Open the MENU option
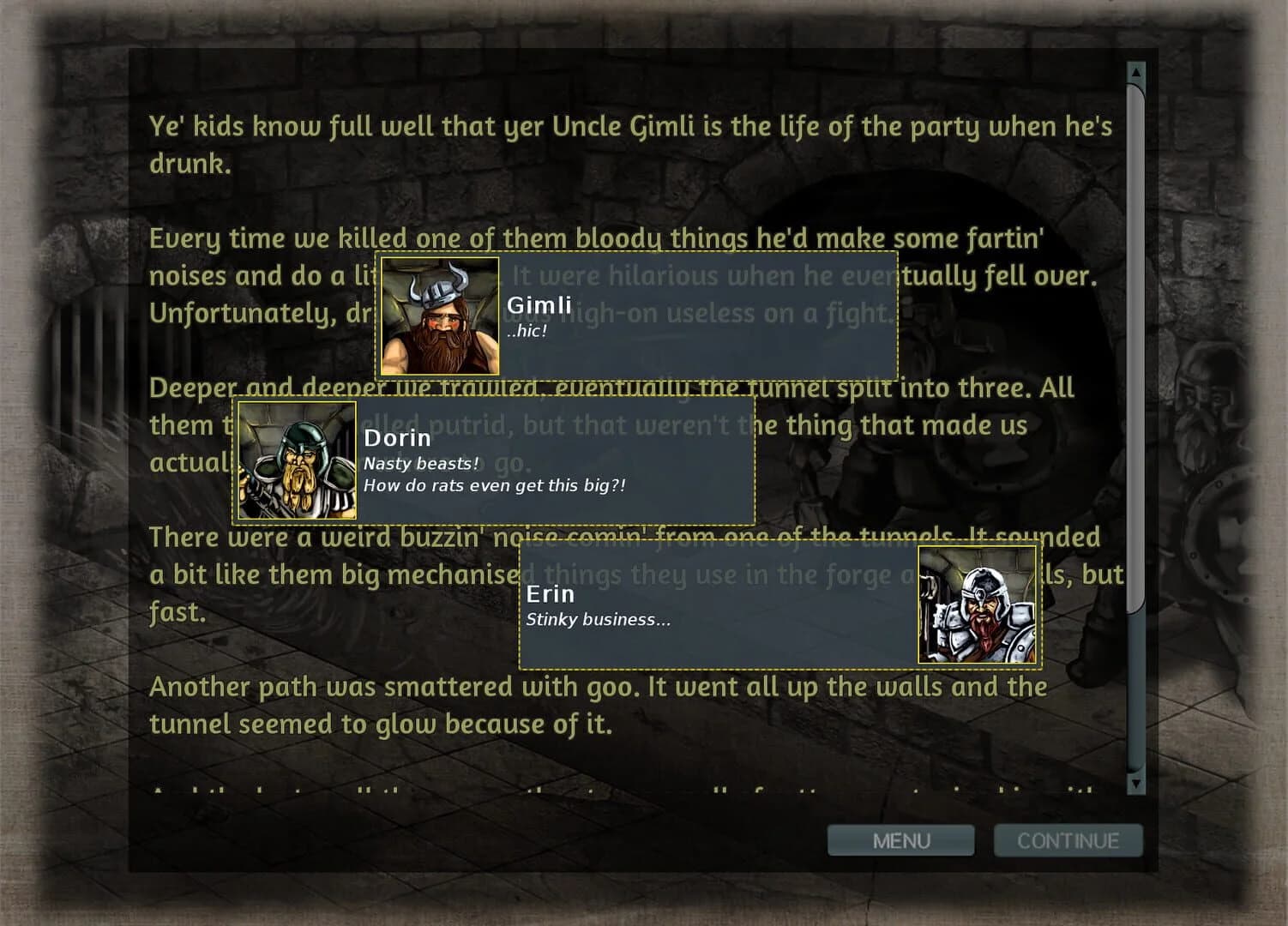Viewport: 1288px width, 926px height. [900, 840]
